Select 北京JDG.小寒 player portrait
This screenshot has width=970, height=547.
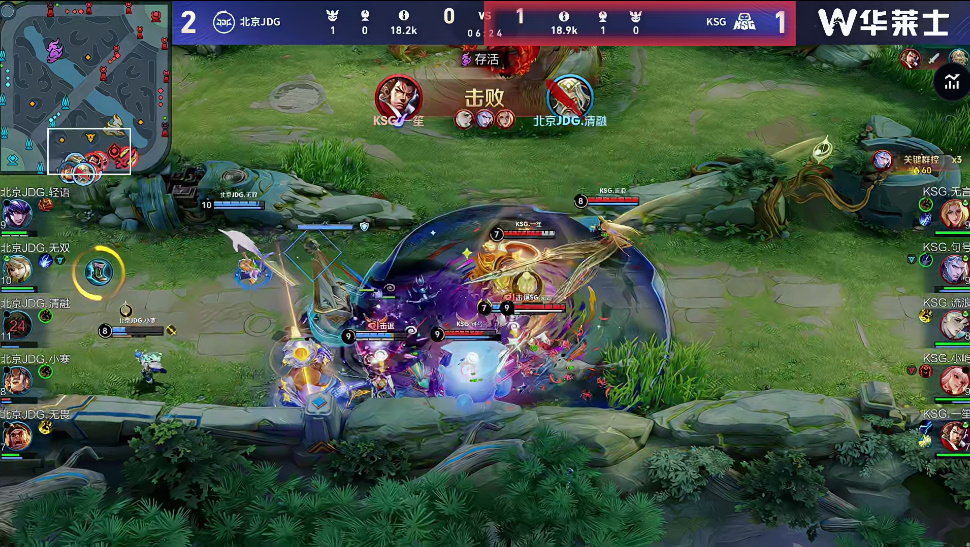pos(16,380)
